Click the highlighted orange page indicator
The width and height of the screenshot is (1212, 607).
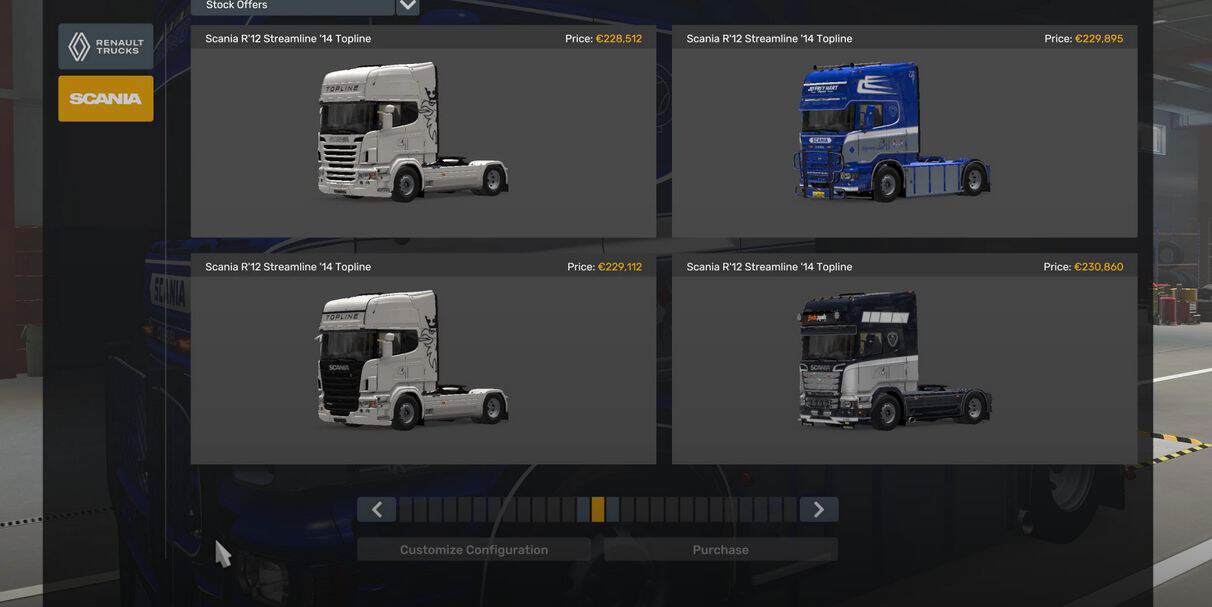[x=598, y=510]
